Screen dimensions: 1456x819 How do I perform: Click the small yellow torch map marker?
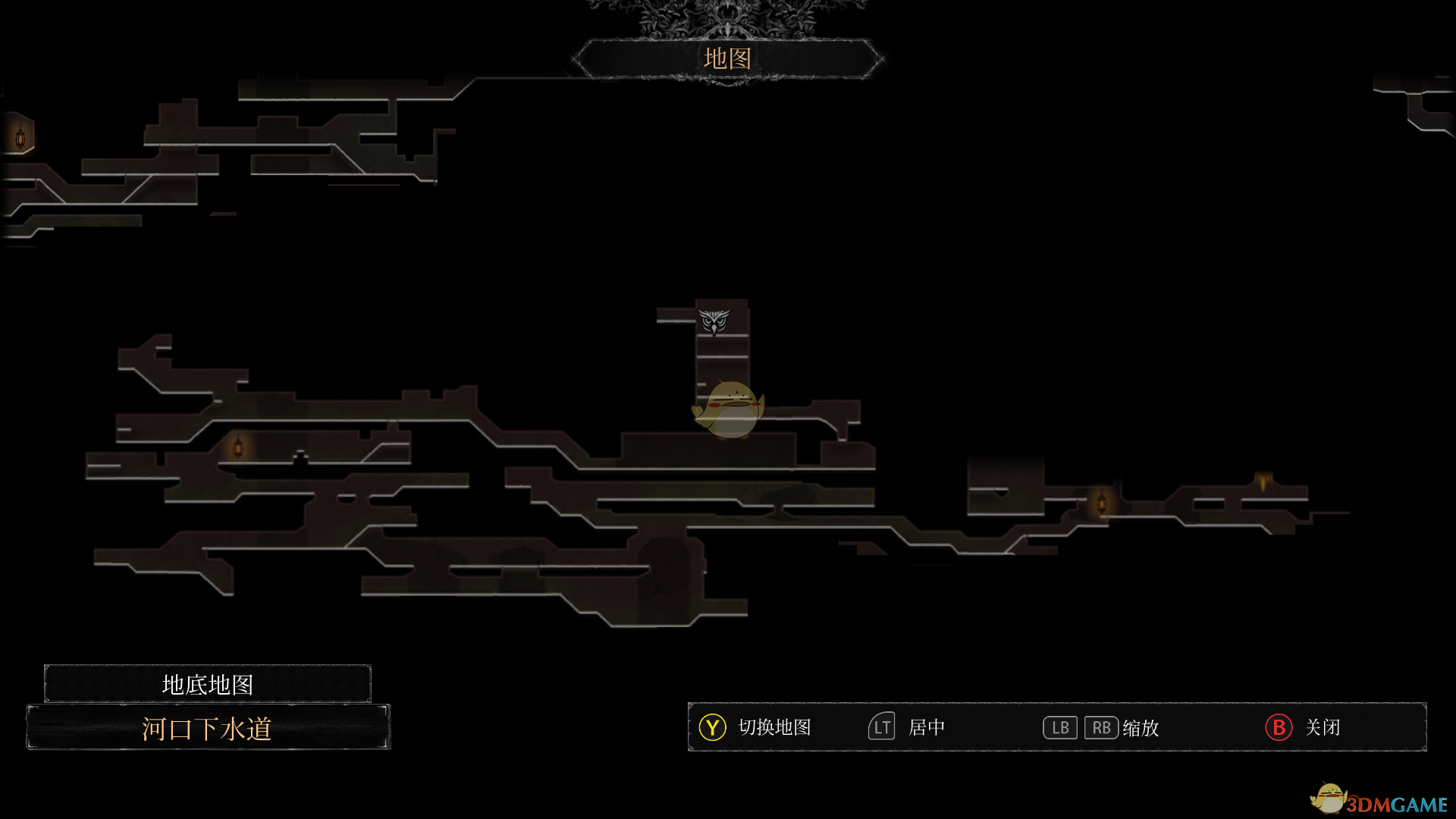[x=1263, y=482]
